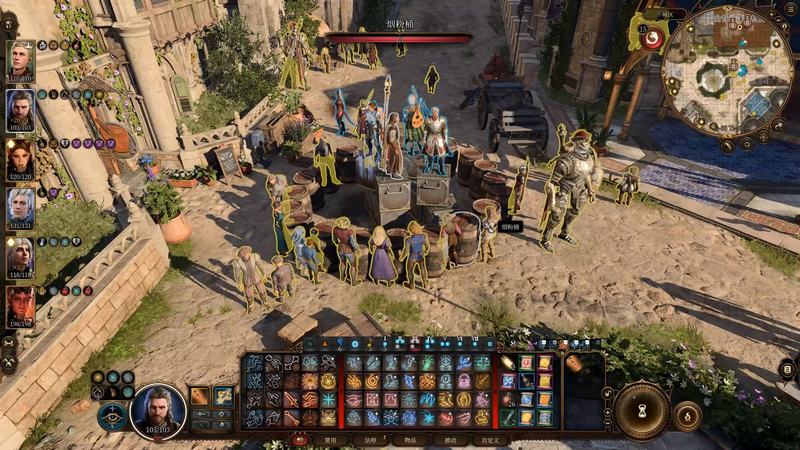
Task: Switch to the 法术 spells tab
Action: tap(370, 439)
